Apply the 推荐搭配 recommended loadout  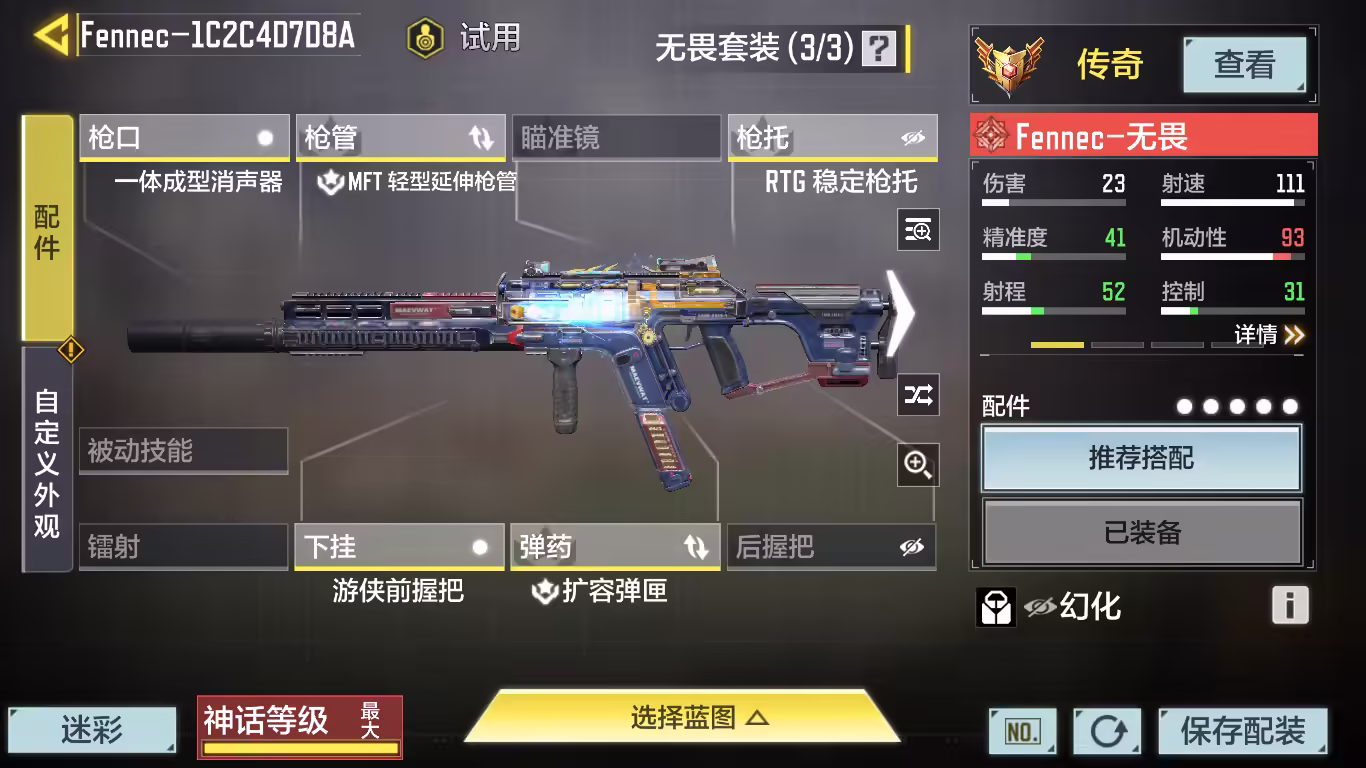(x=1141, y=459)
